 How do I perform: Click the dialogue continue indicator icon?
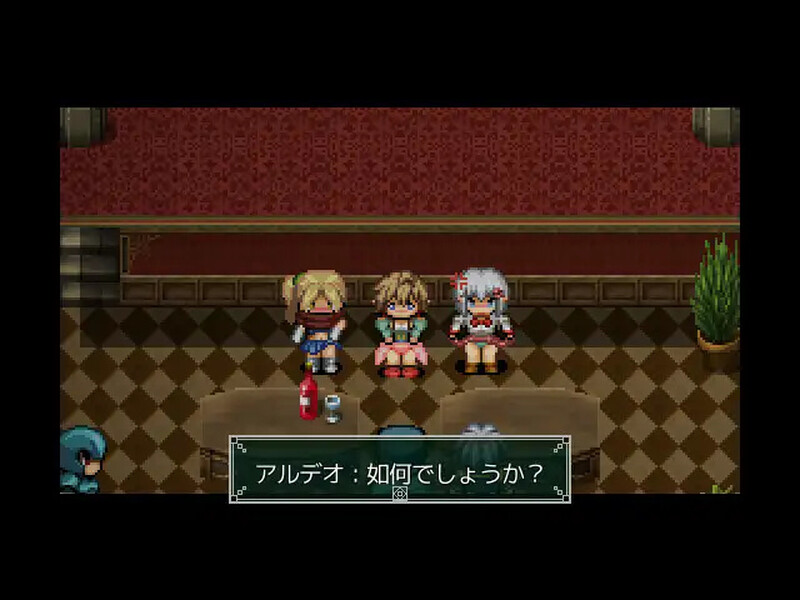399,495
